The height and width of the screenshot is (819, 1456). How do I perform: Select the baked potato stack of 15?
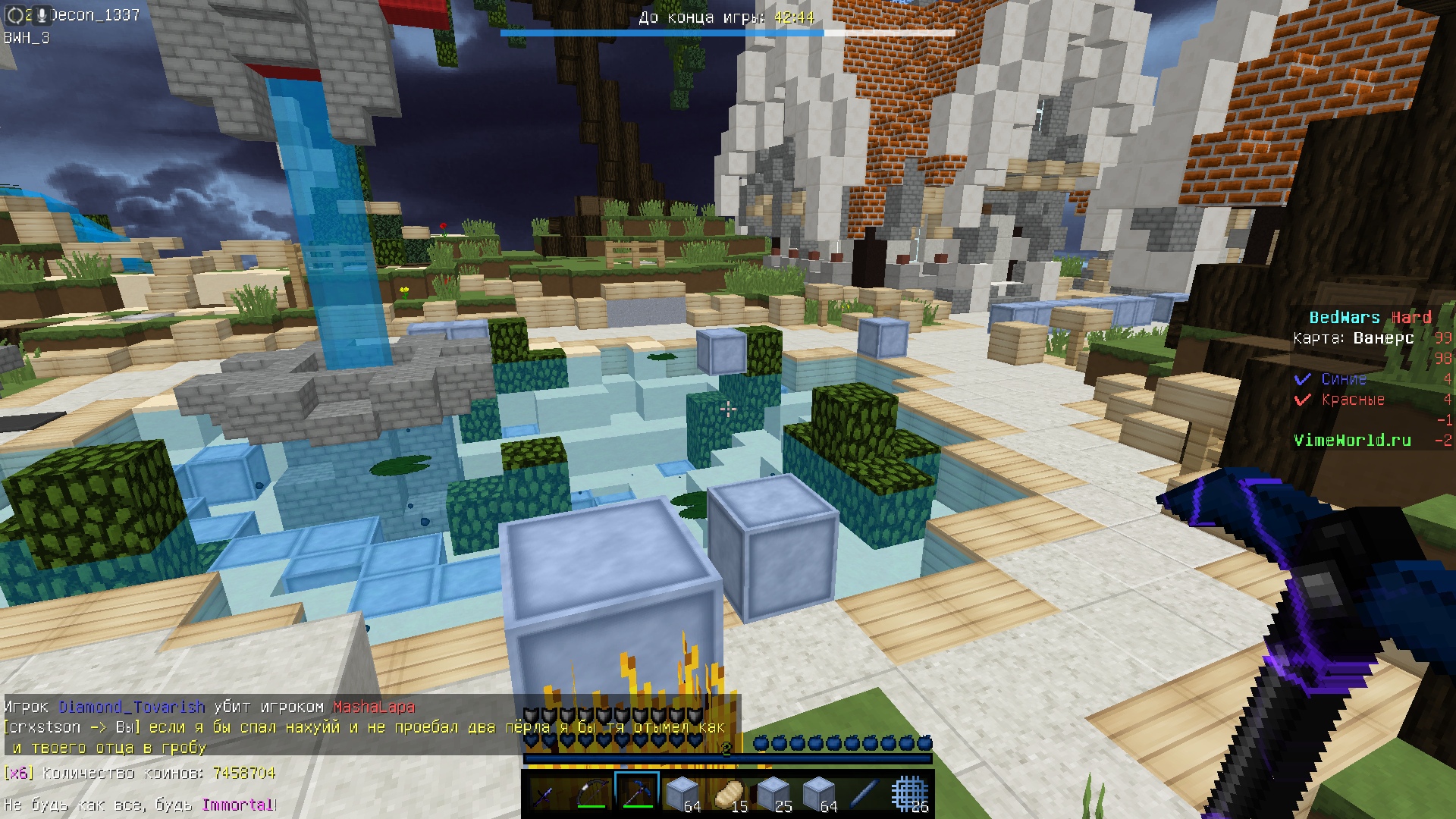coord(728,794)
